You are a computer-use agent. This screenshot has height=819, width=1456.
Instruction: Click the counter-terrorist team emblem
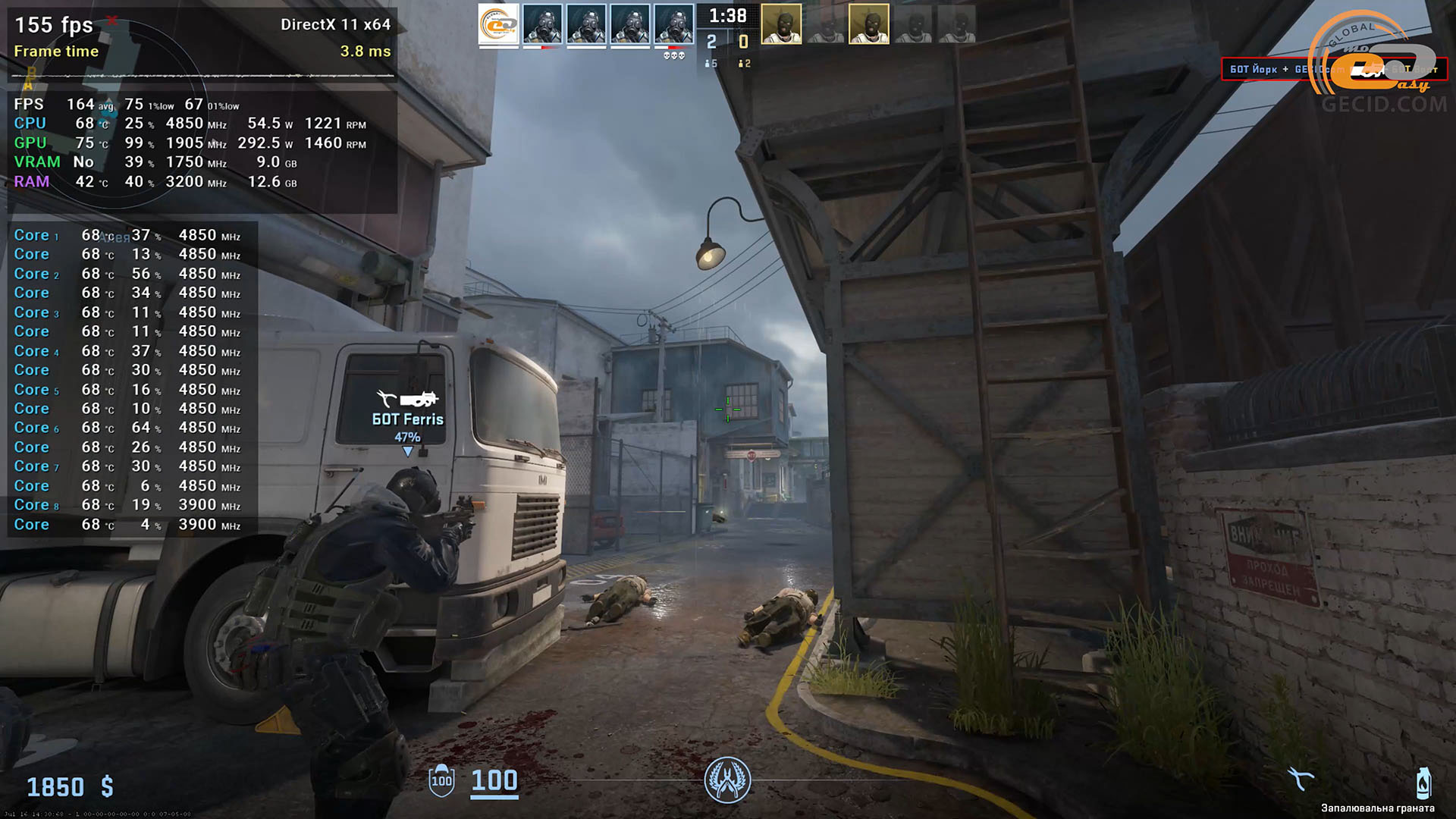(x=727, y=780)
